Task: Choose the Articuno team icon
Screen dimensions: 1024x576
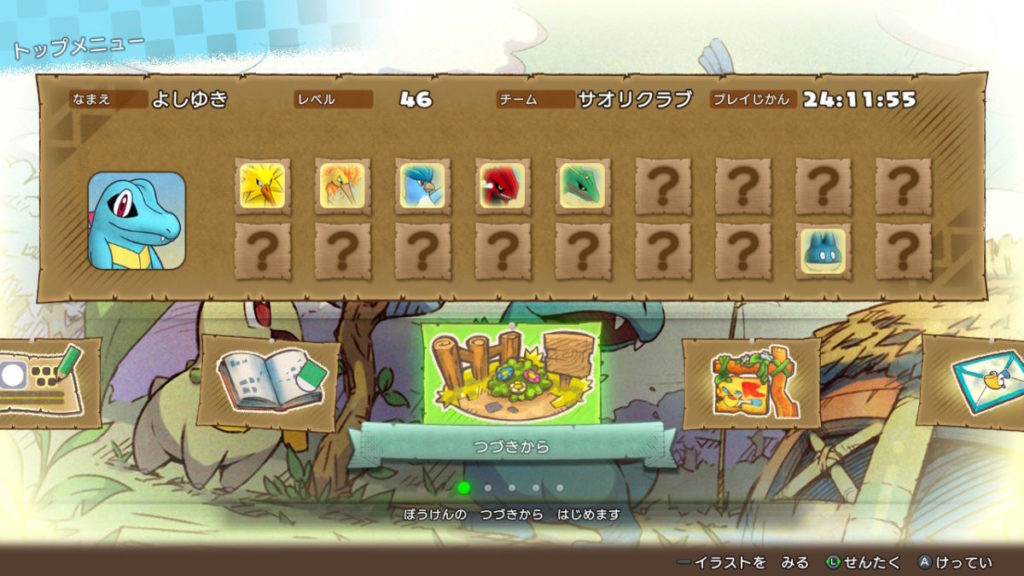Action: pos(423,185)
